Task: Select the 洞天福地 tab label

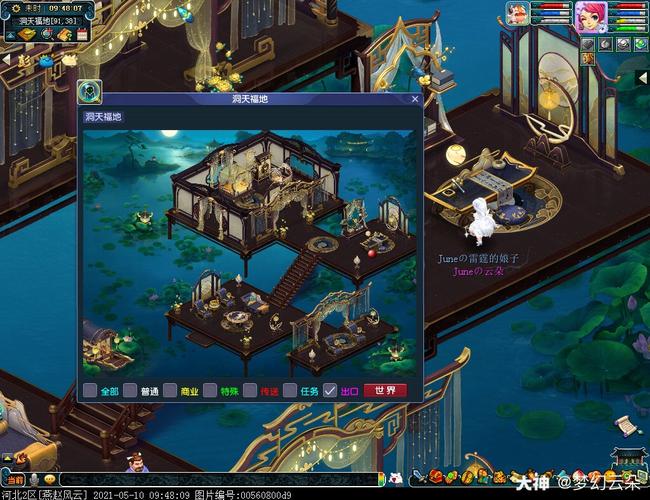Action: pyautogui.click(x=104, y=117)
